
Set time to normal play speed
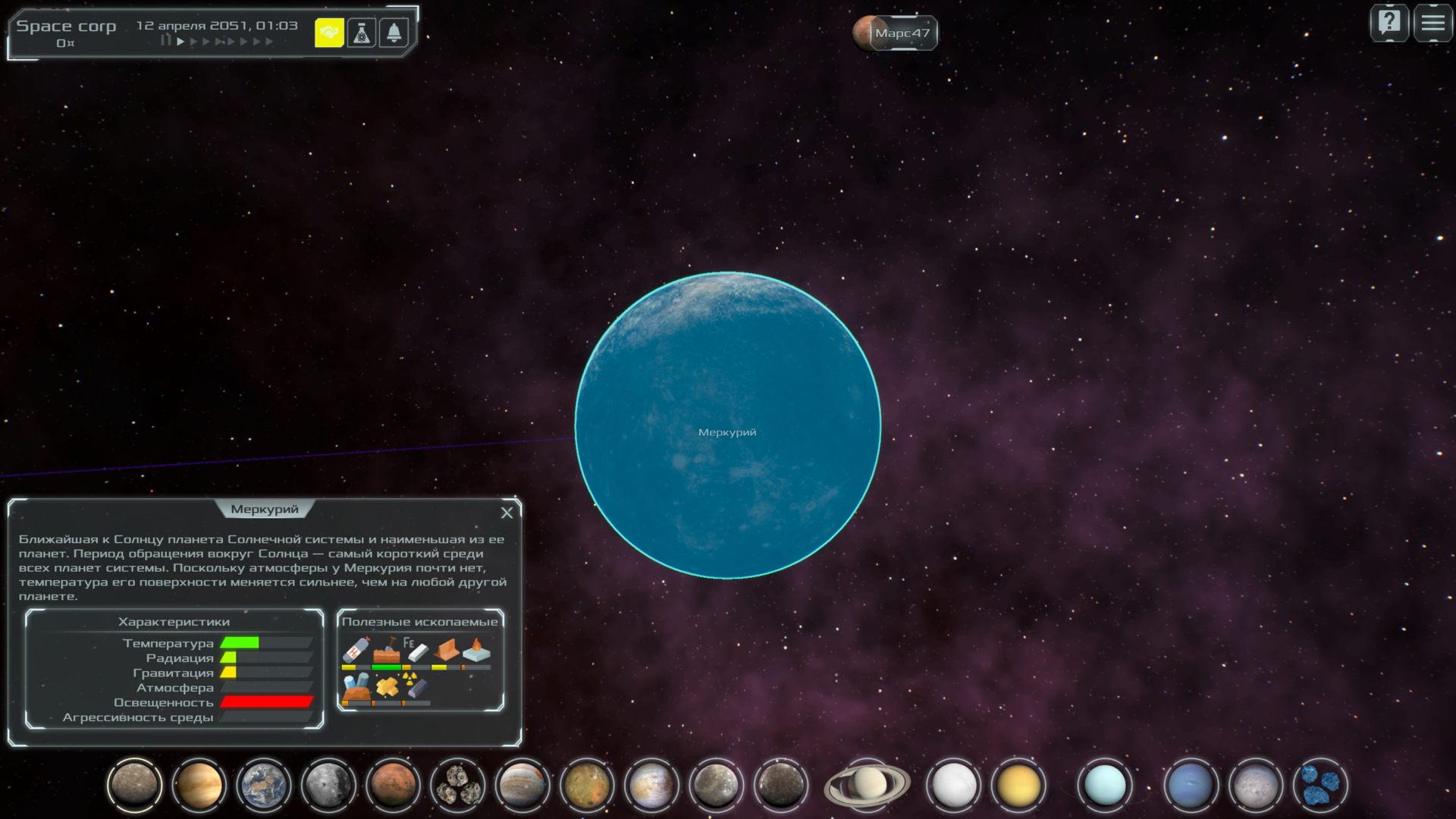tap(180, 42)
